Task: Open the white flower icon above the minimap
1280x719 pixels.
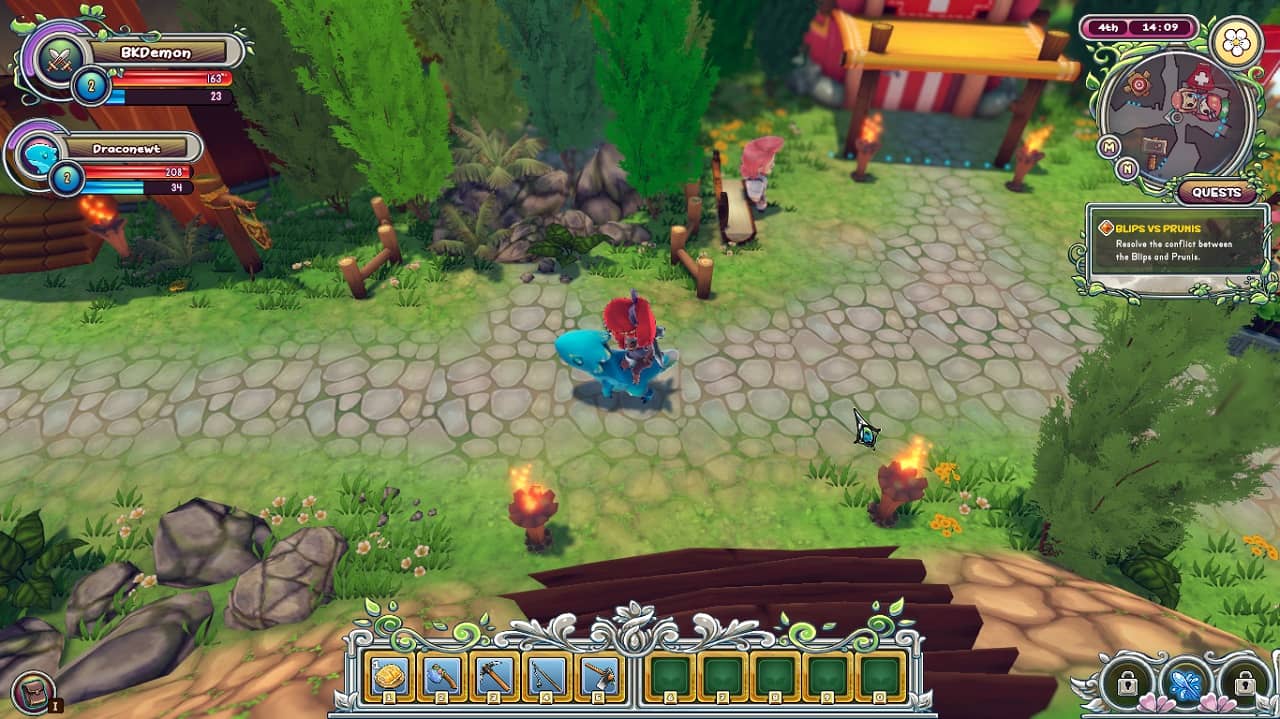Action: tap(1235, 42)
